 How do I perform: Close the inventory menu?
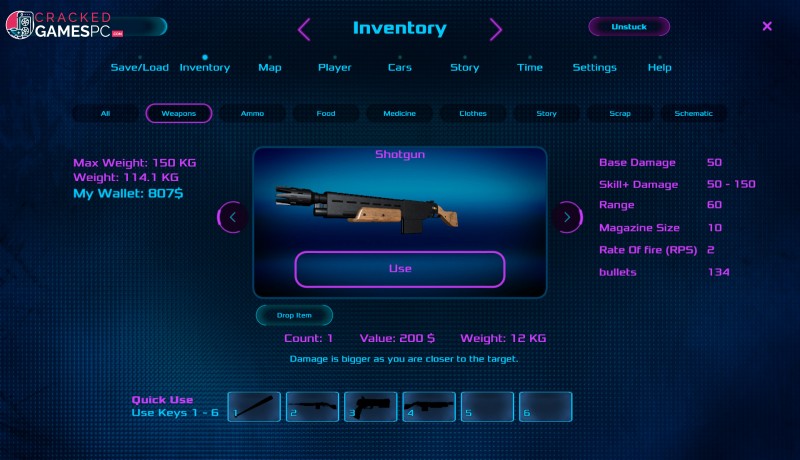767,27
